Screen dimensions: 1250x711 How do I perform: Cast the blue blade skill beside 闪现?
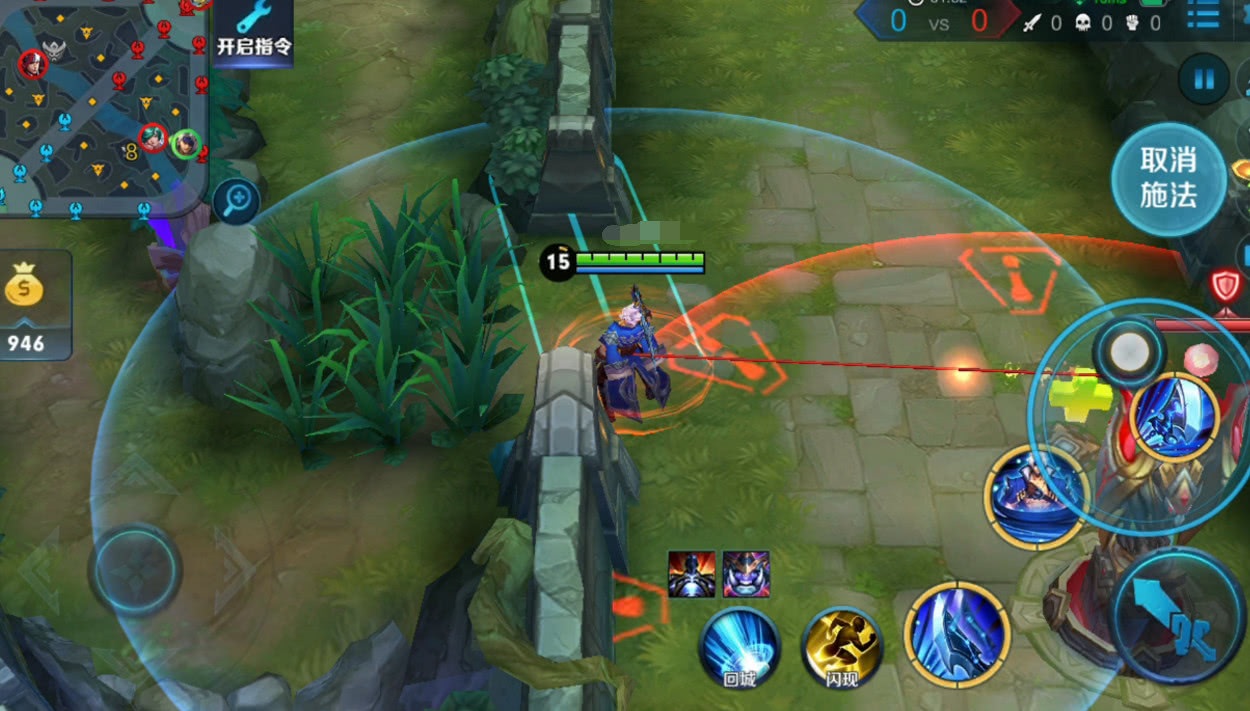pyautogui.click(x=956, y=632)
